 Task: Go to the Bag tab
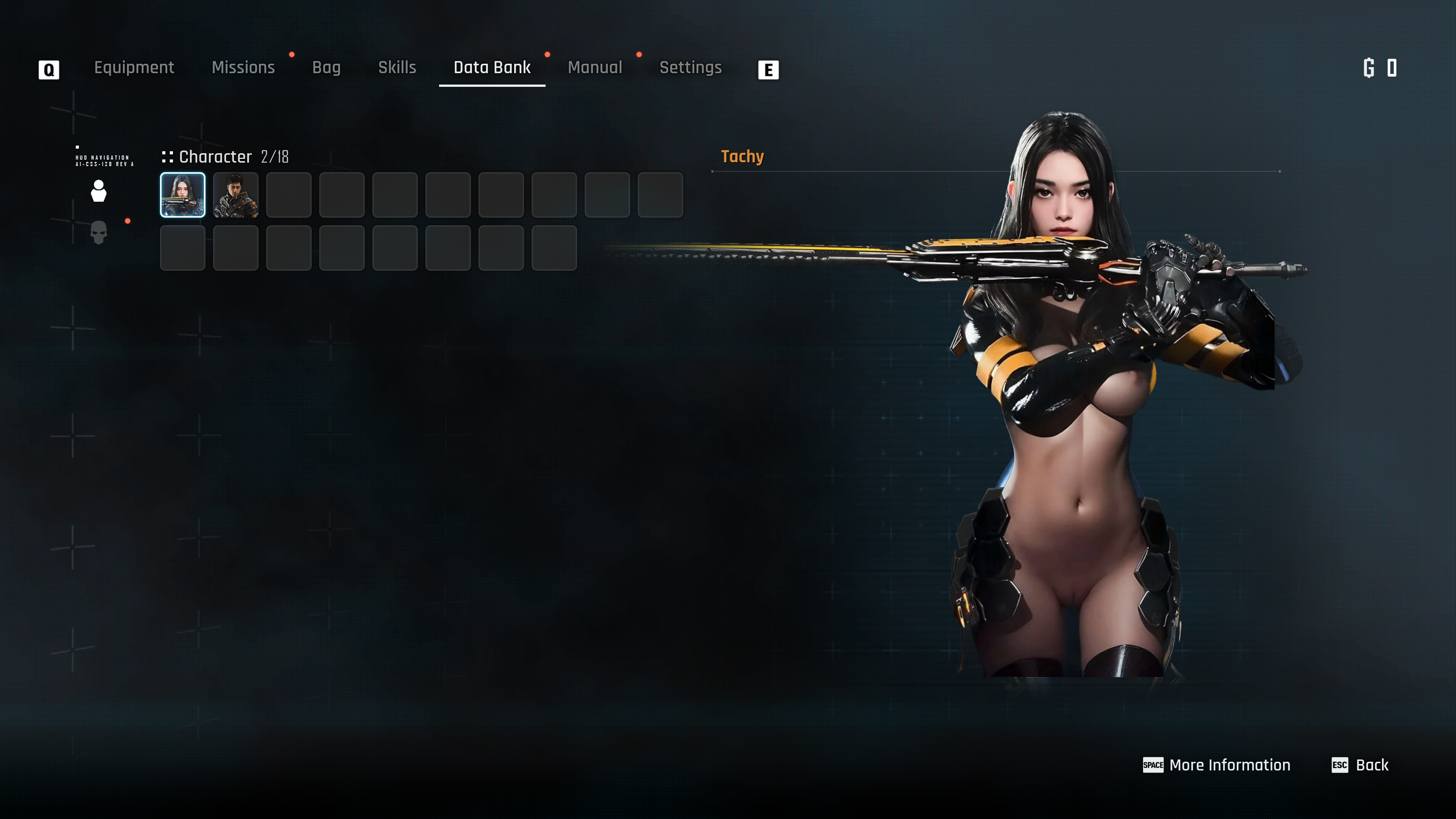tap(326, 68)
